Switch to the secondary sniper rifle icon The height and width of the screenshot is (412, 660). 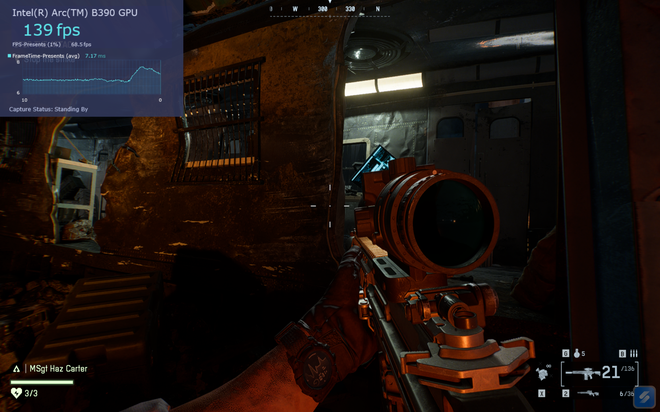[588, 393]
